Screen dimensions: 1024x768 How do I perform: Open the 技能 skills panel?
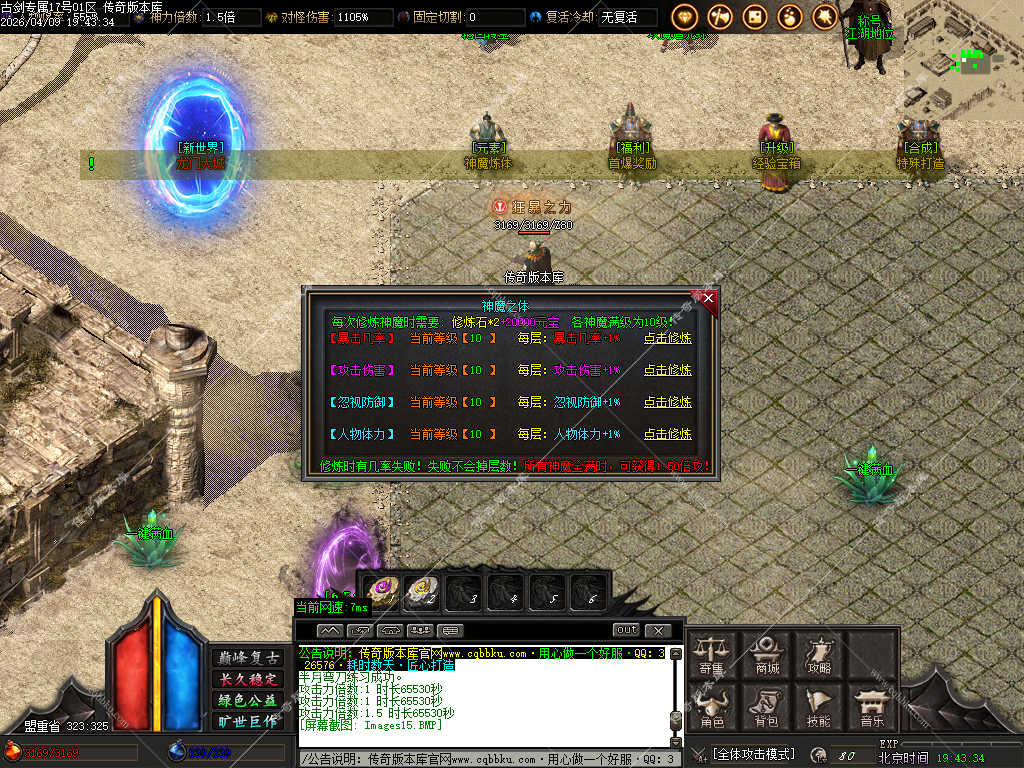pyautogui.click(x=819, y=707)
